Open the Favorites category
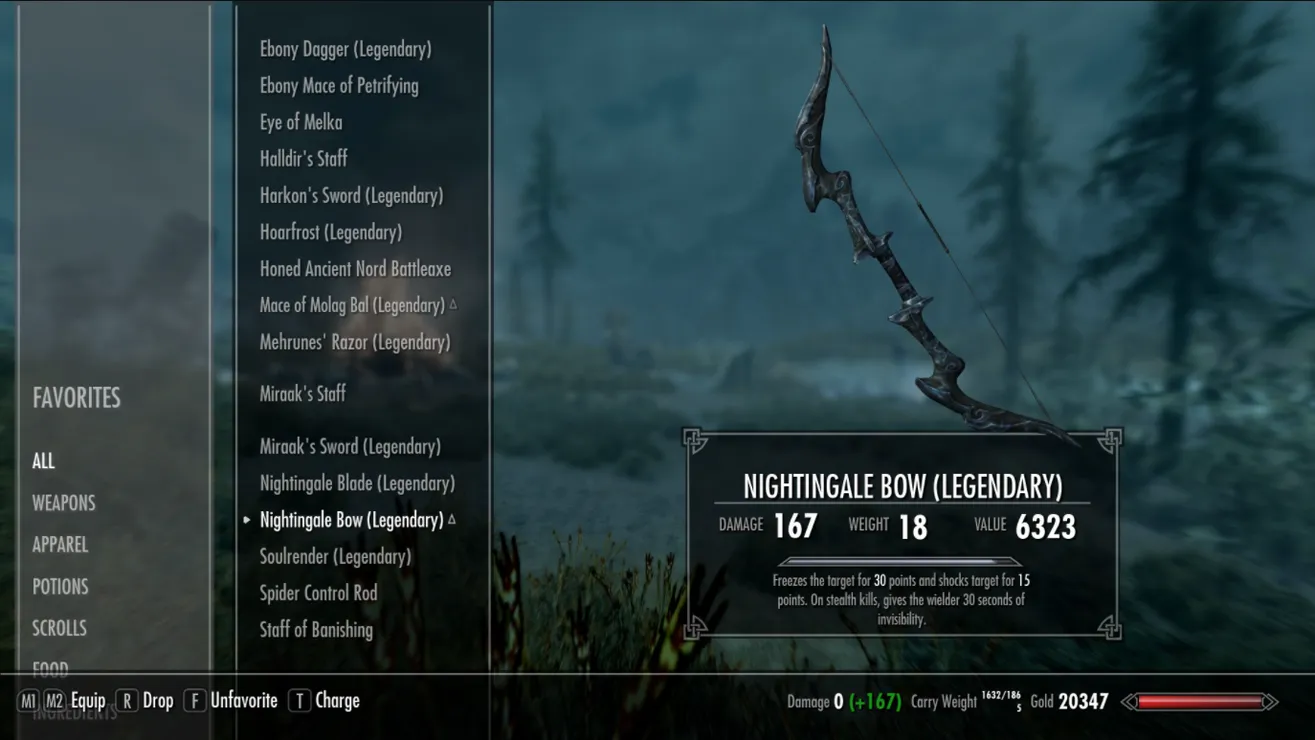The width and height of the screenshot is (1315, 740). (x=76, y=398)
